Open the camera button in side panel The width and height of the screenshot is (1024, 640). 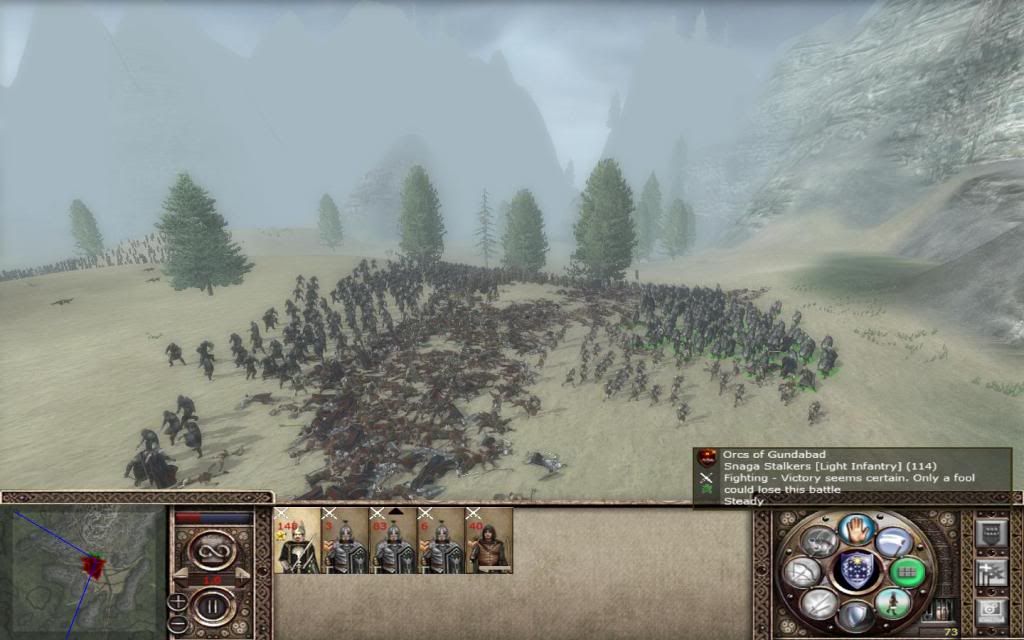990,612
